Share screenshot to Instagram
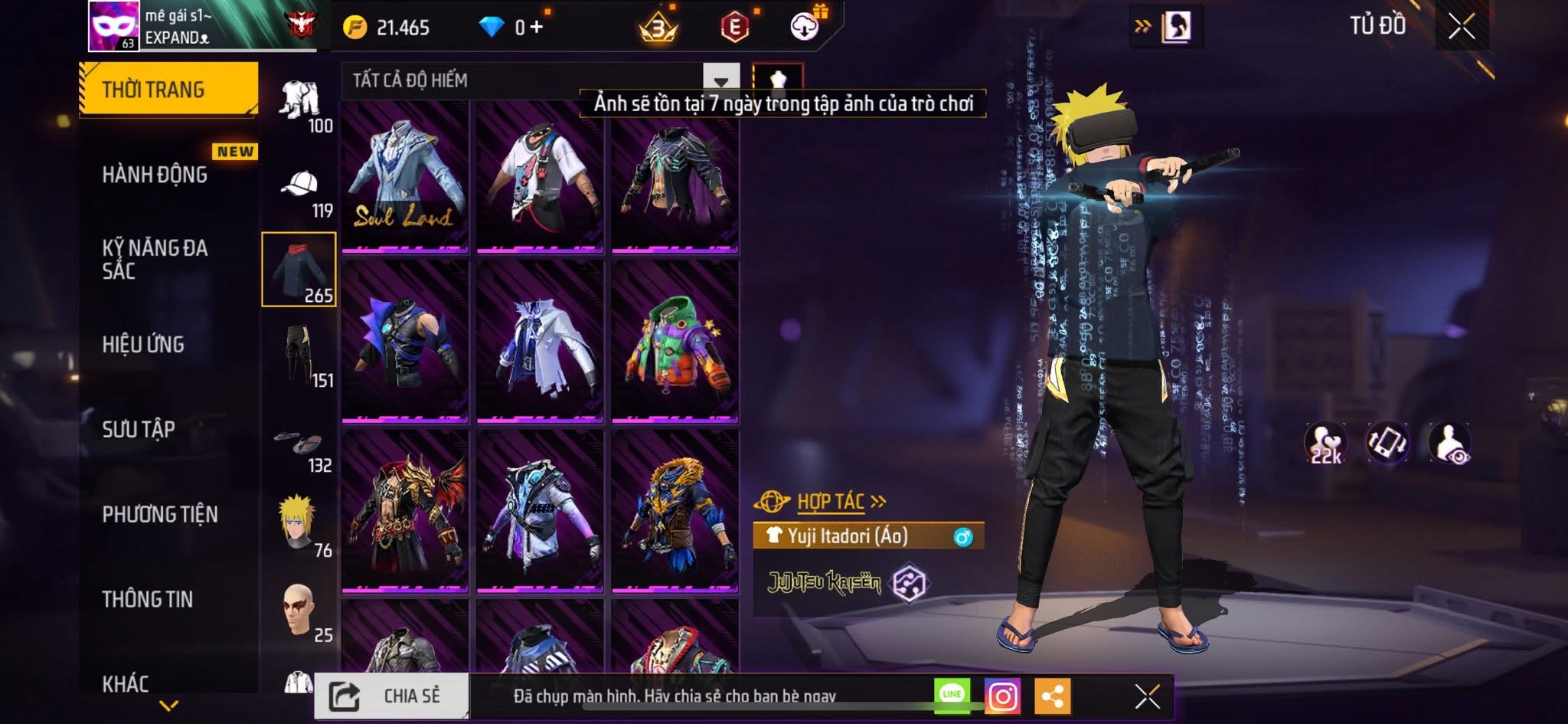The height and width of the screenshot is (724, 1568). 1002,696
